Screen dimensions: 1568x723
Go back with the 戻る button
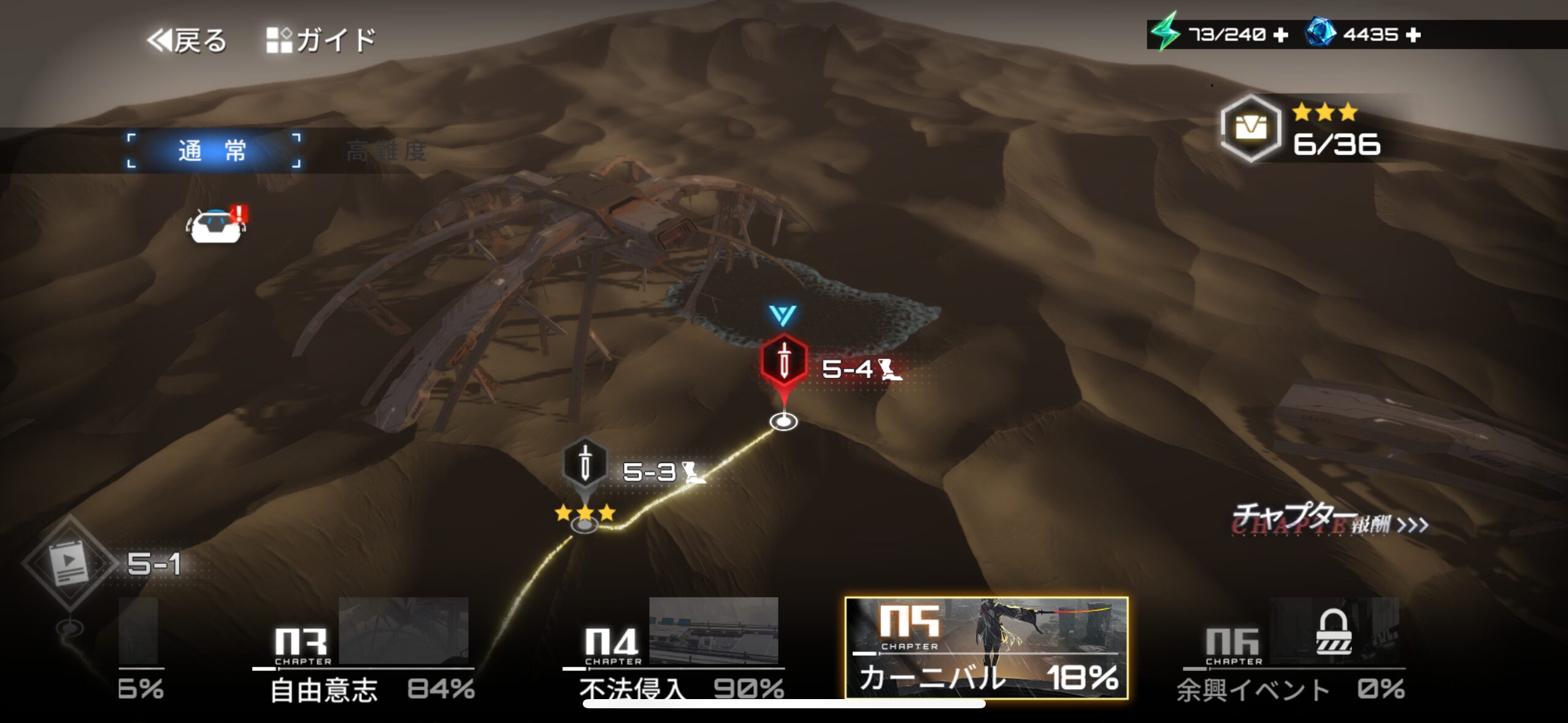[187, 40]
